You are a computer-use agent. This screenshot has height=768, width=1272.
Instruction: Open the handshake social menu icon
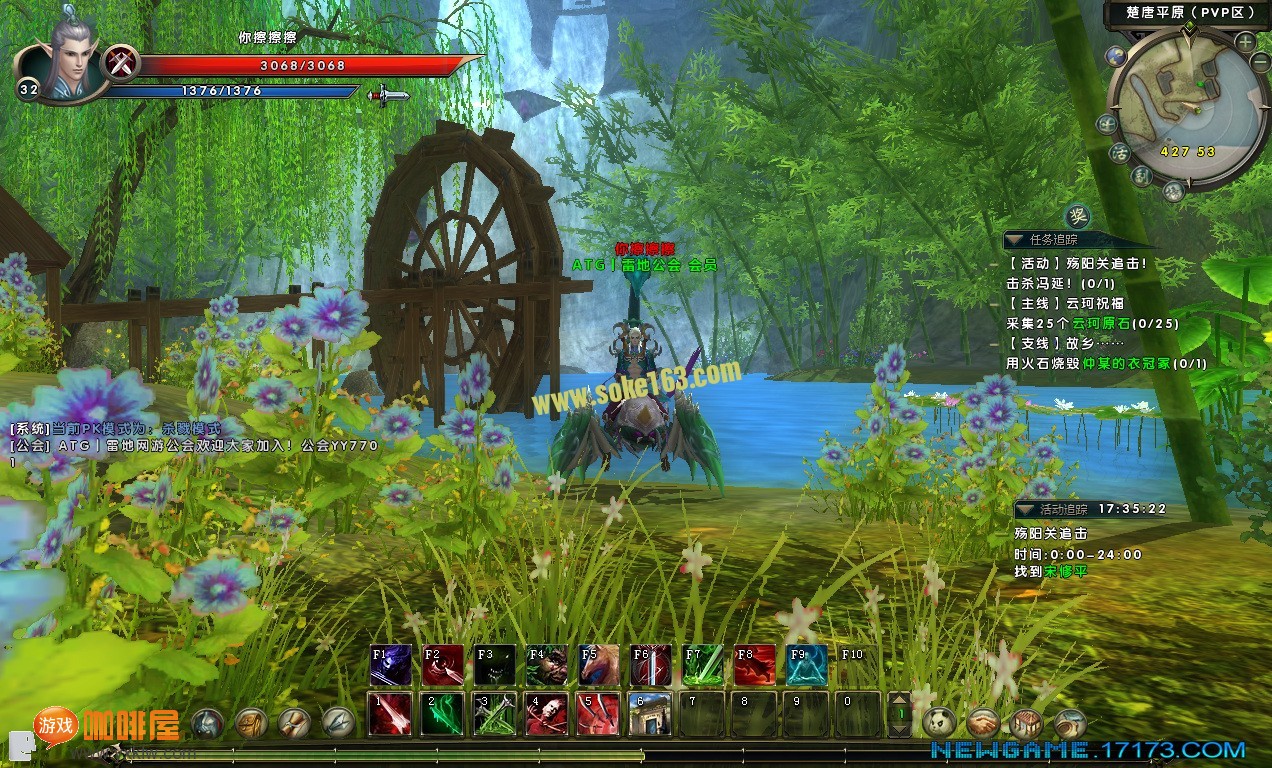984,722
